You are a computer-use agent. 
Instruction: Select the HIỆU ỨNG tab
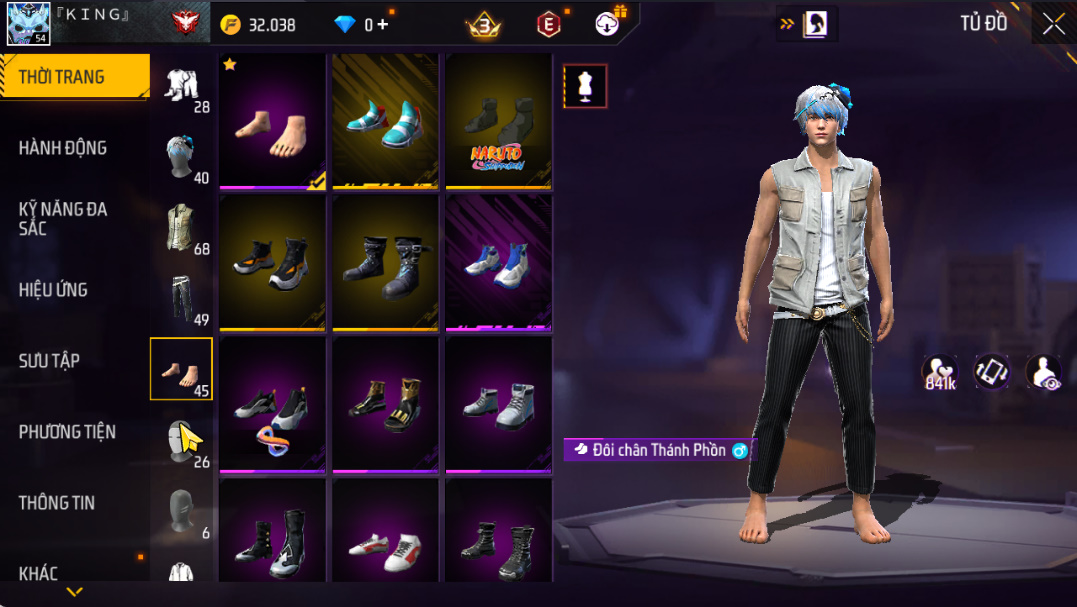pyautogui.click(x=53, y=290)
